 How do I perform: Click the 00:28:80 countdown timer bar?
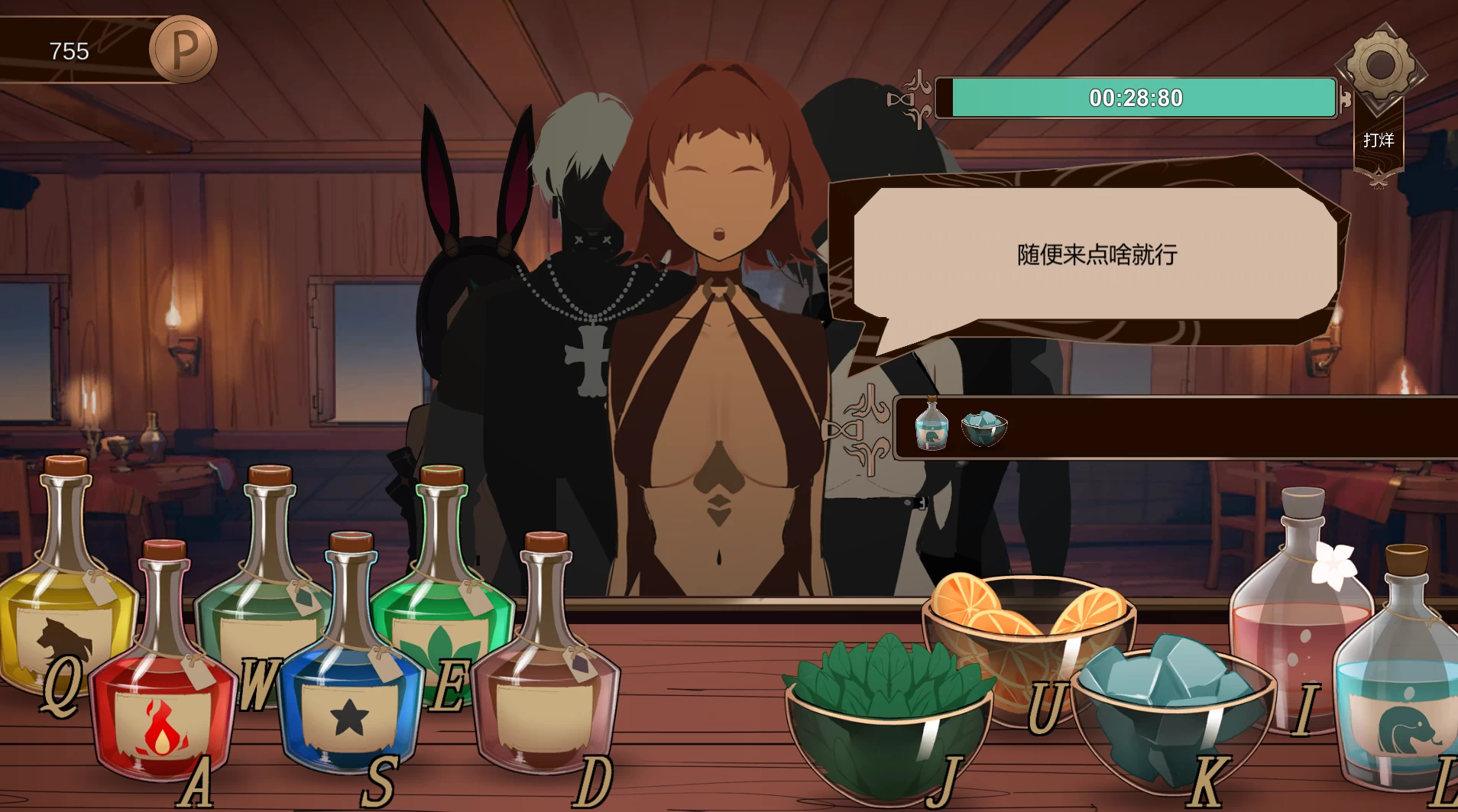[1136, 97]
